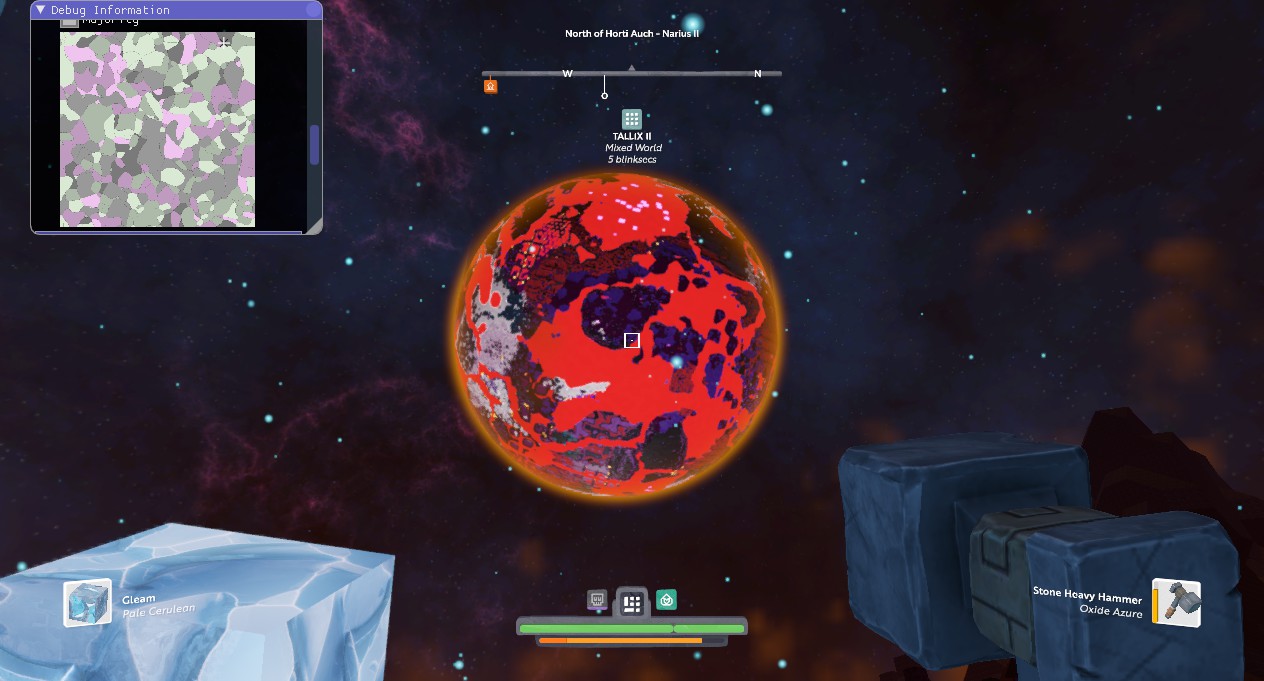Select the Tallix II world grid icon
1264x681 pixels.
pyautogui.click(x=631, y=119)
